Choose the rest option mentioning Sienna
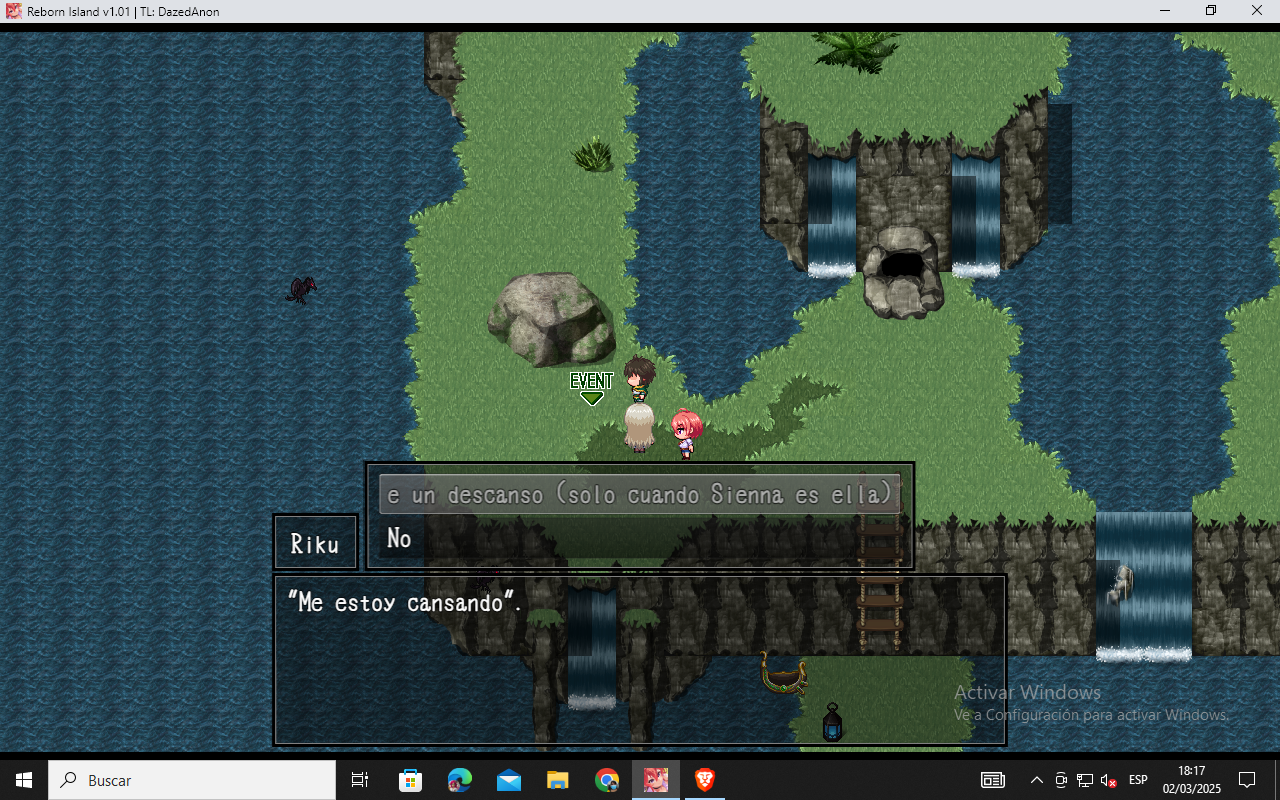 tap(640, 495)
